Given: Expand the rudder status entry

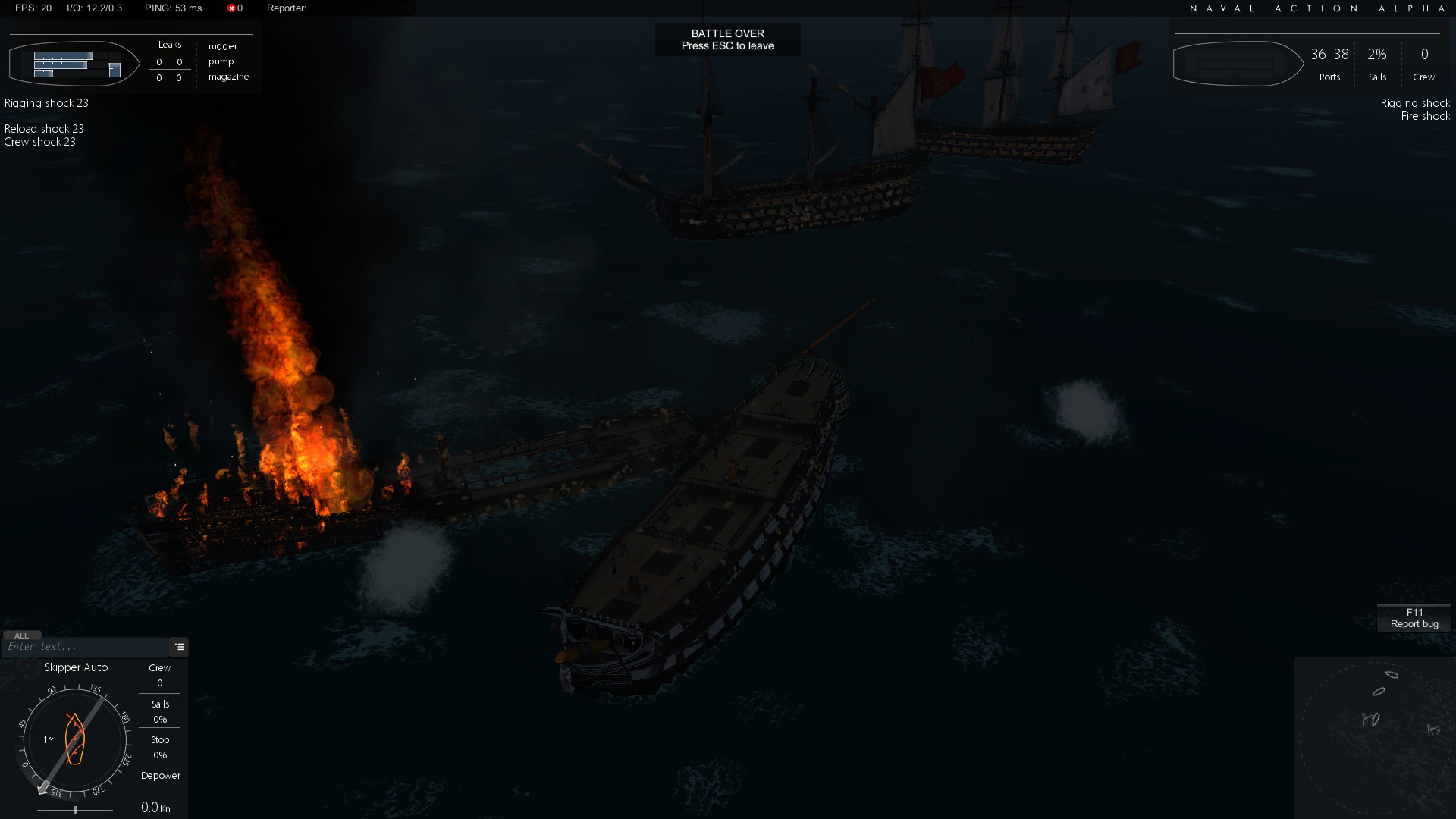Looking at the screenshot, I should click(222, 46).
